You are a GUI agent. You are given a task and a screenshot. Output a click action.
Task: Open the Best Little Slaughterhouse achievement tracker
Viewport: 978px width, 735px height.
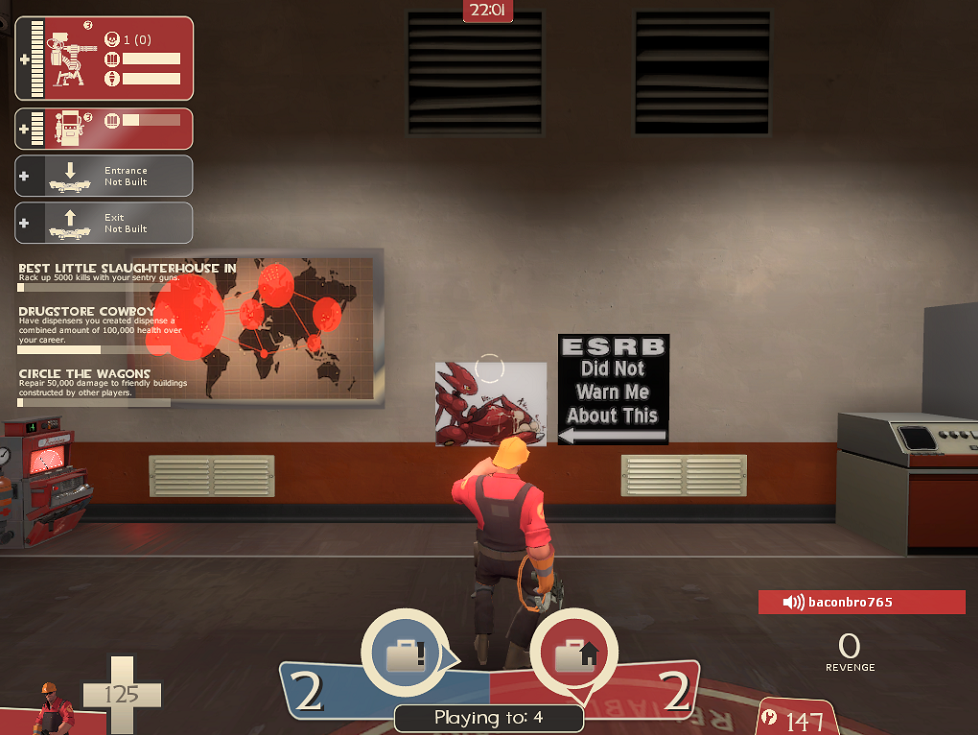coord(127,274)
